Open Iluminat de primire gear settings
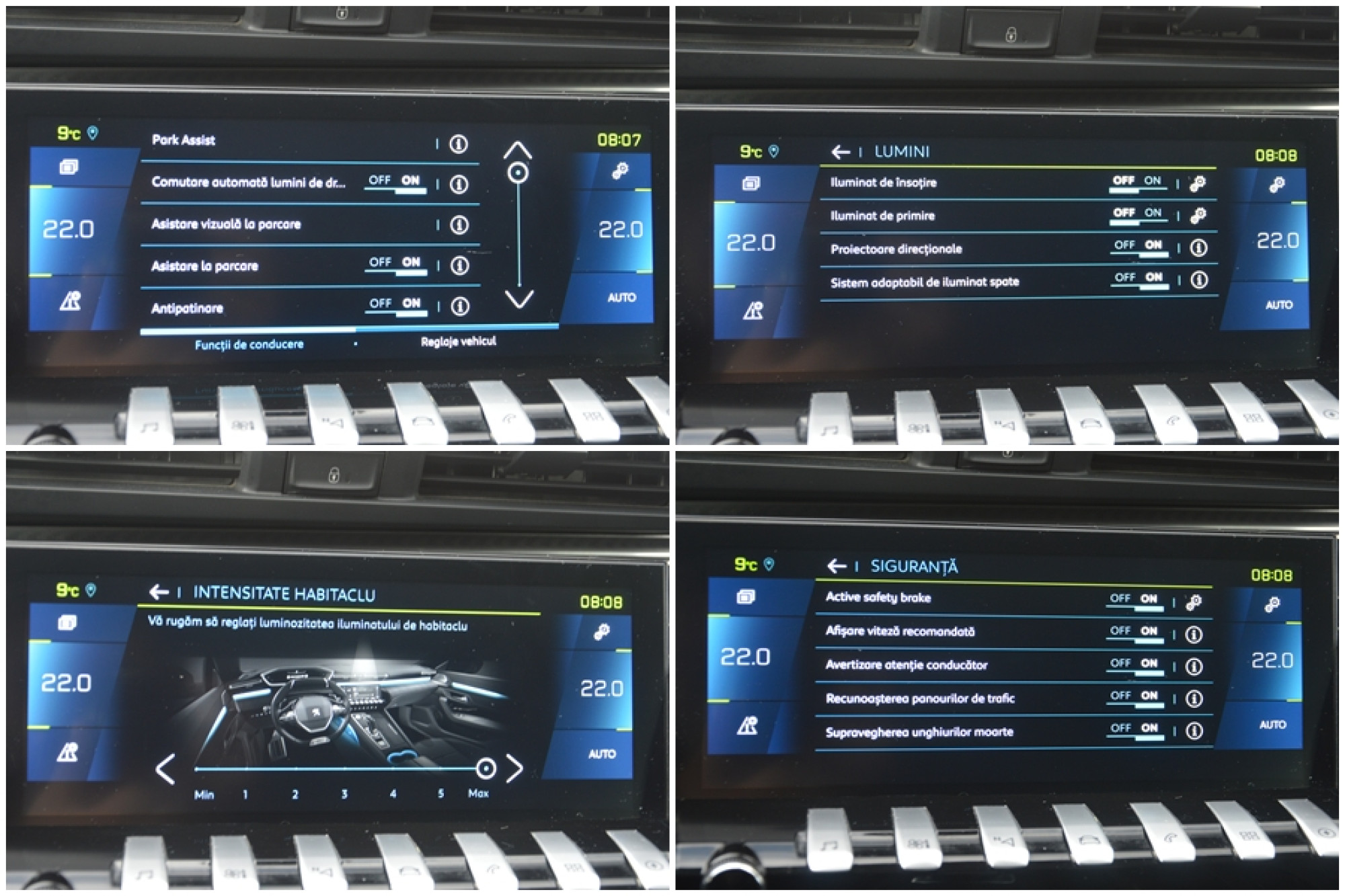The height and width of the screenshot is (896, 1345). click(x=1198, y=216)
